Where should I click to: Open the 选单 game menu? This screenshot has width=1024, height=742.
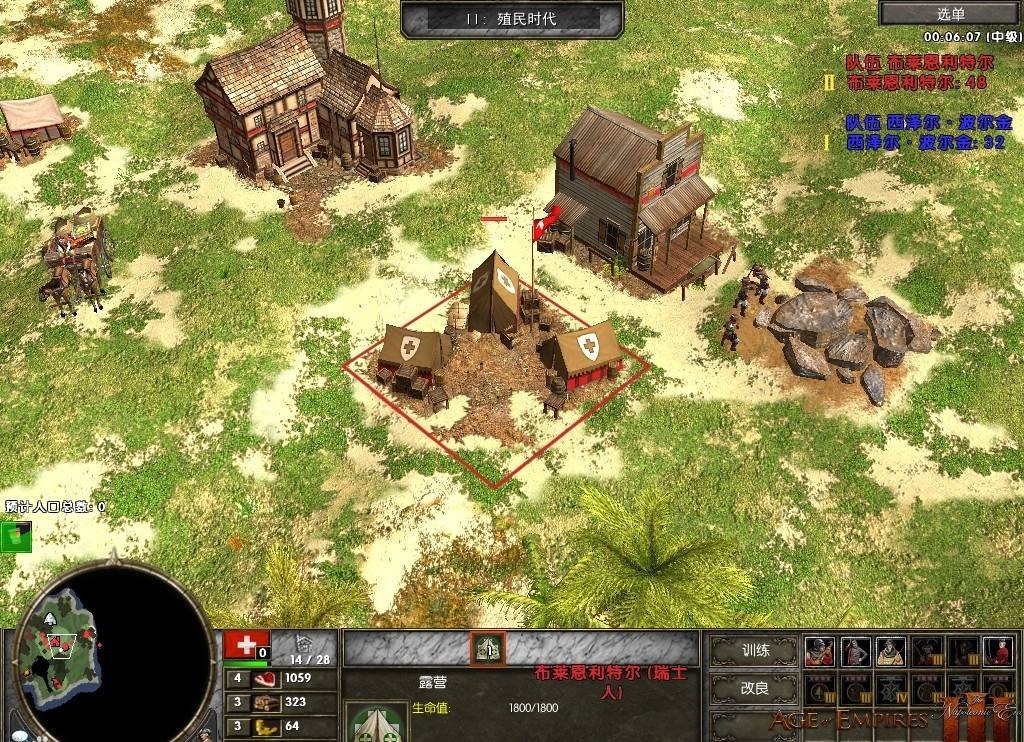tap(950, 13)
